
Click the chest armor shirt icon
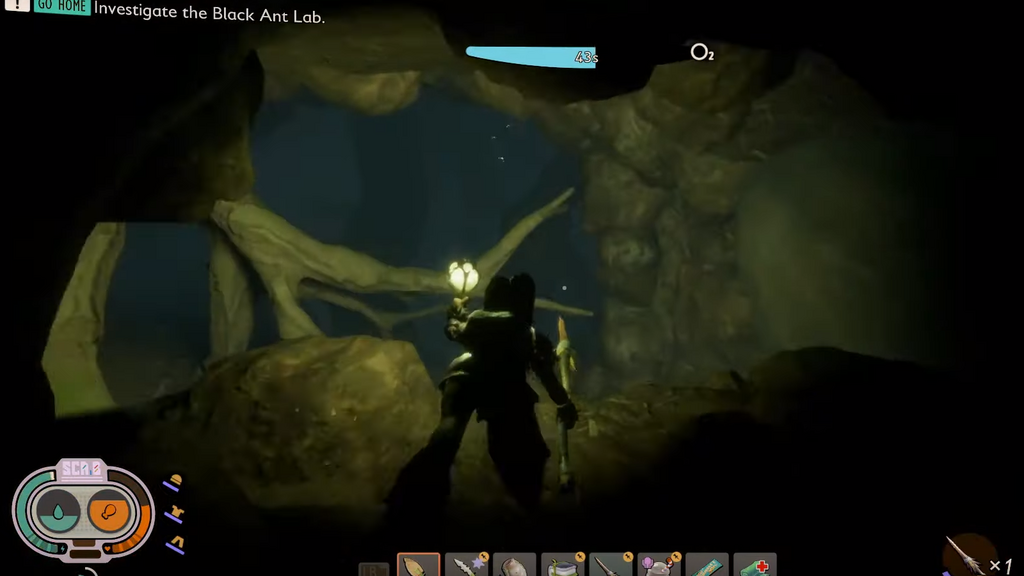(x=174, y=513)
